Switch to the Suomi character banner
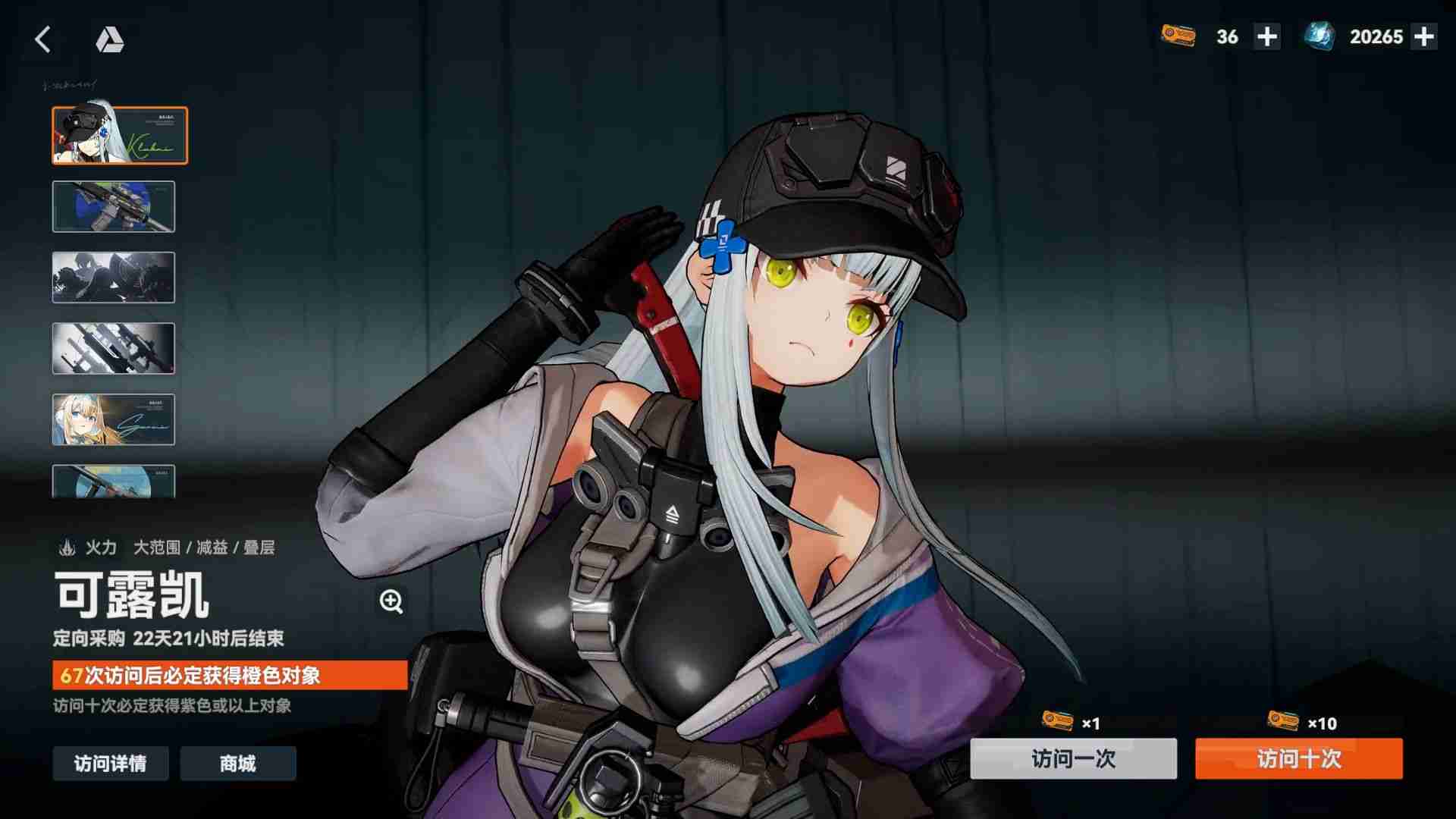The width and height of the screenshot is (1456, 819). [x=113, y=419]
